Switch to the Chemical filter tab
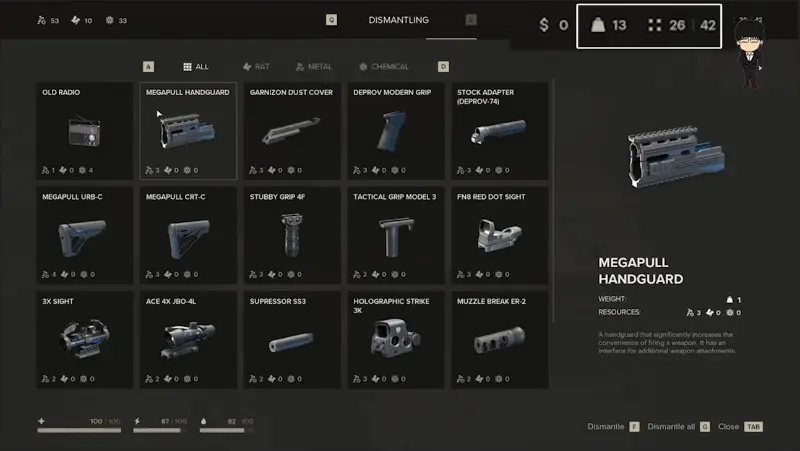 pyautogui.click(x=384, y=67)
